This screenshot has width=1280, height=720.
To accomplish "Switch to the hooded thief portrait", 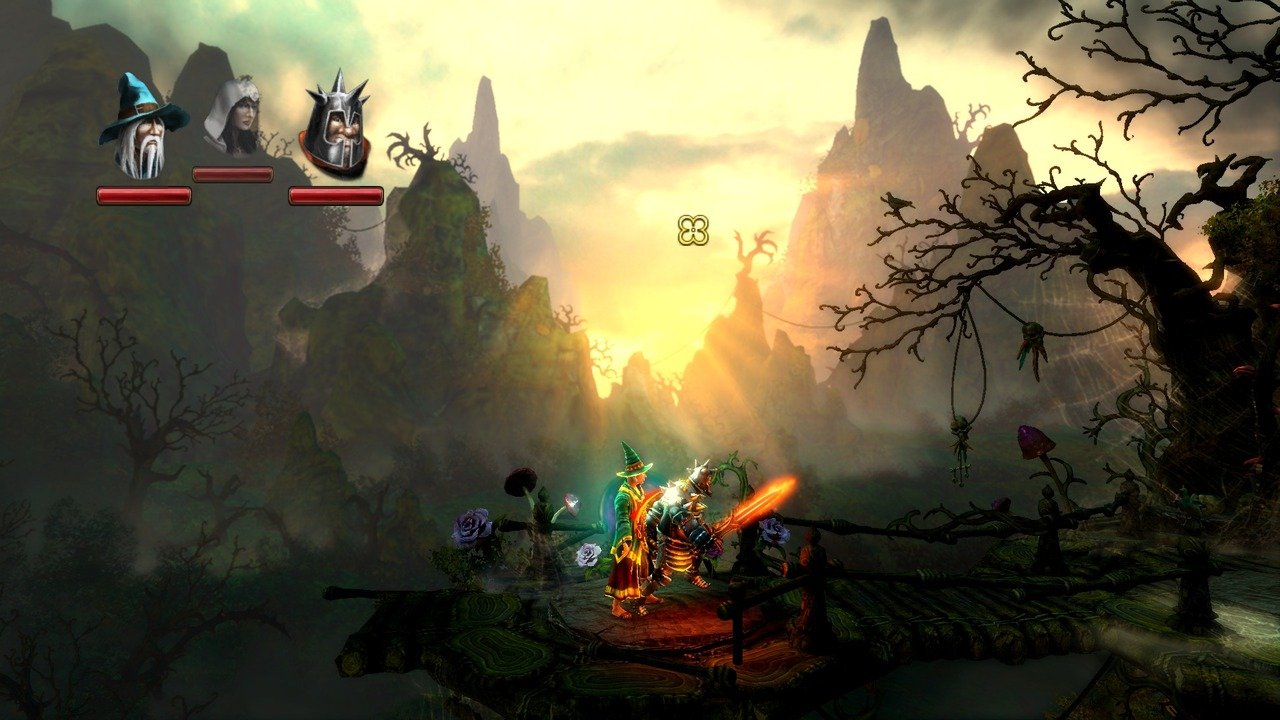I will tap(233, 118).
